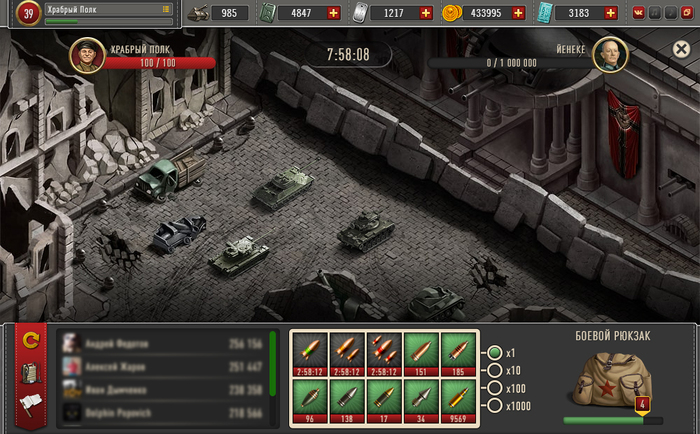The height and width of the screenshot is (434, 700).
Task: Click the curved arrow refresh button
Action: click(x=31, y=341)
